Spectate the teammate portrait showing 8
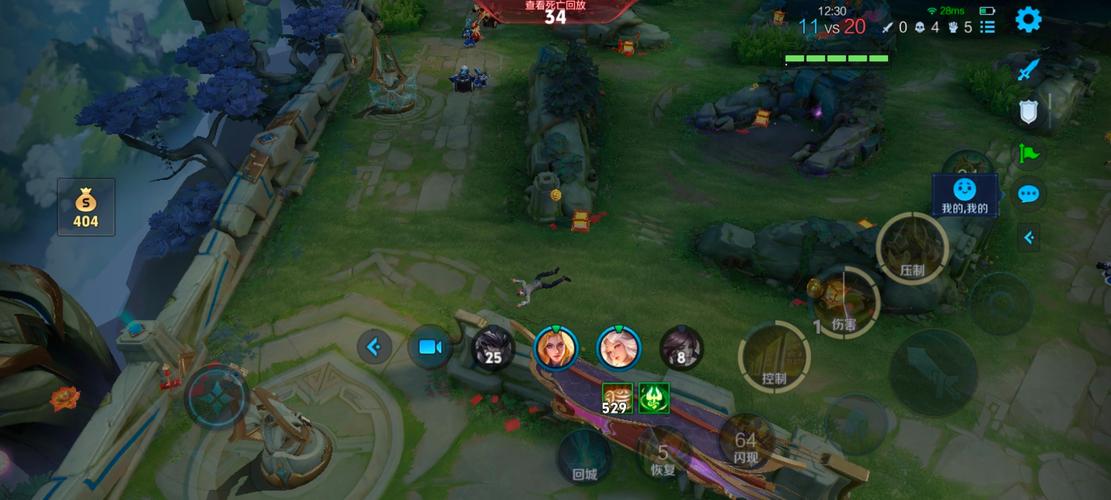Screen dimensions: 1111x500 pyautogui.click(x=681, y=347)
